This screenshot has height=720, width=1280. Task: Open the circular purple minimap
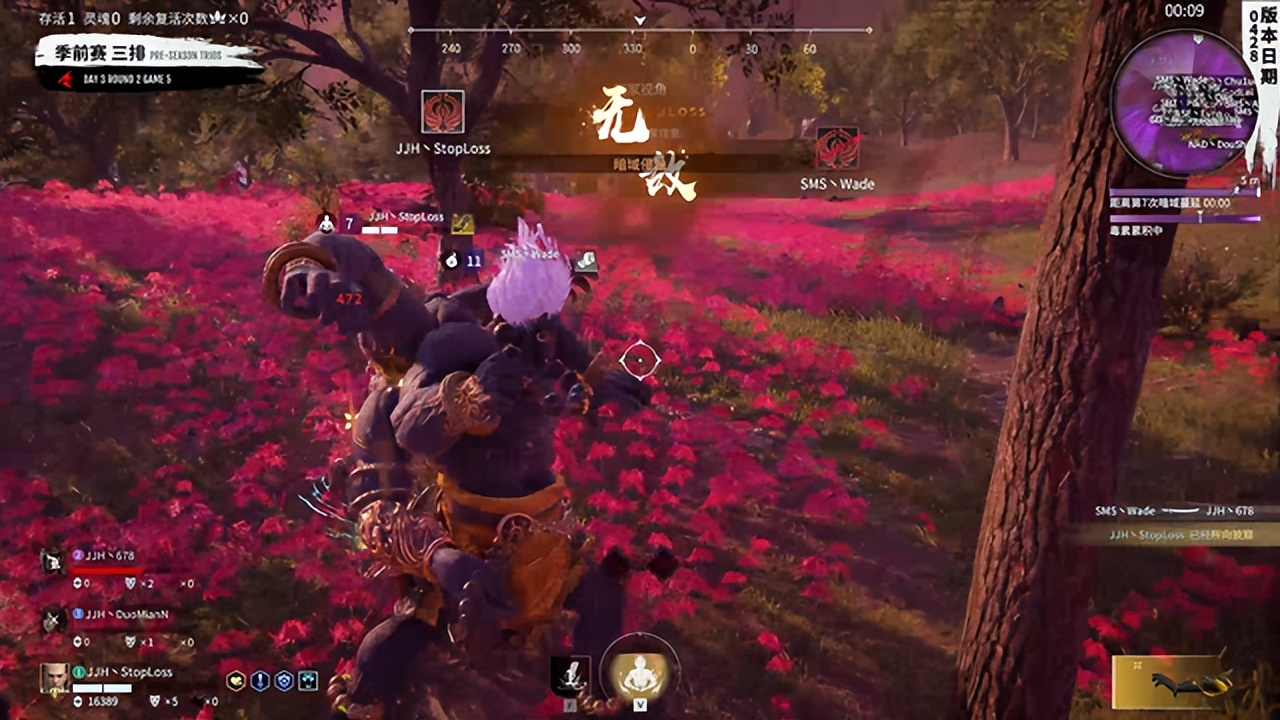(x=1184, y=104)
